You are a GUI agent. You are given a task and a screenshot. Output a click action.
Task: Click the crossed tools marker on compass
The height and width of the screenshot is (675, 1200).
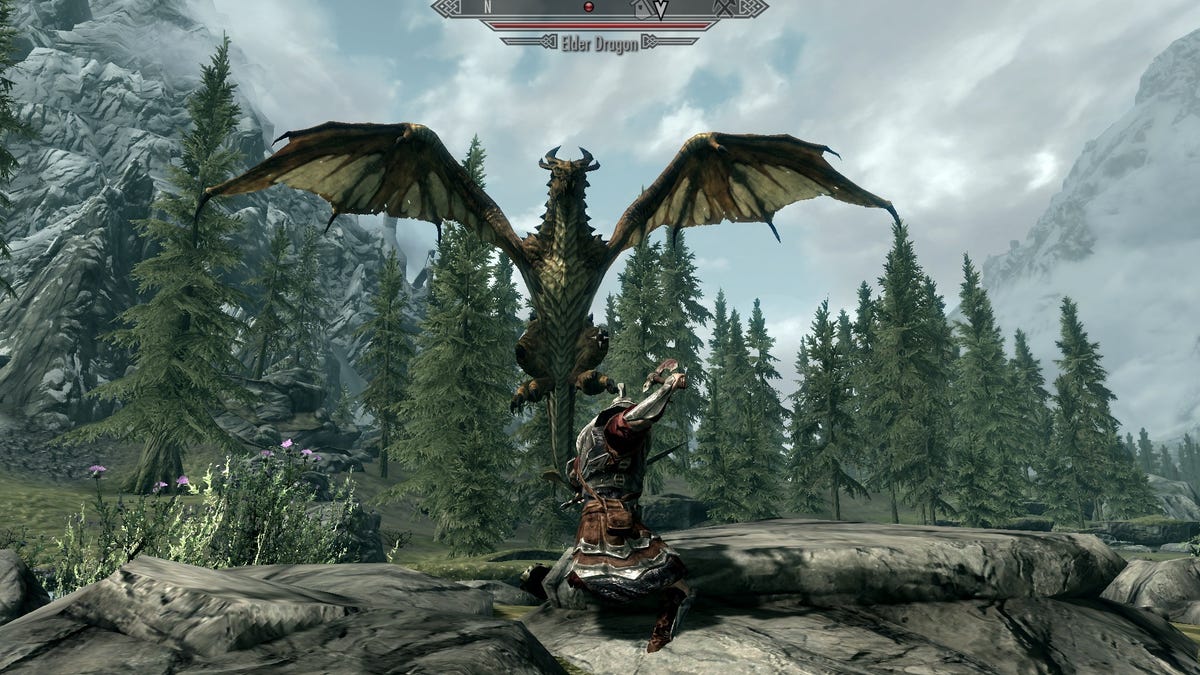click(x=725, y=7)
